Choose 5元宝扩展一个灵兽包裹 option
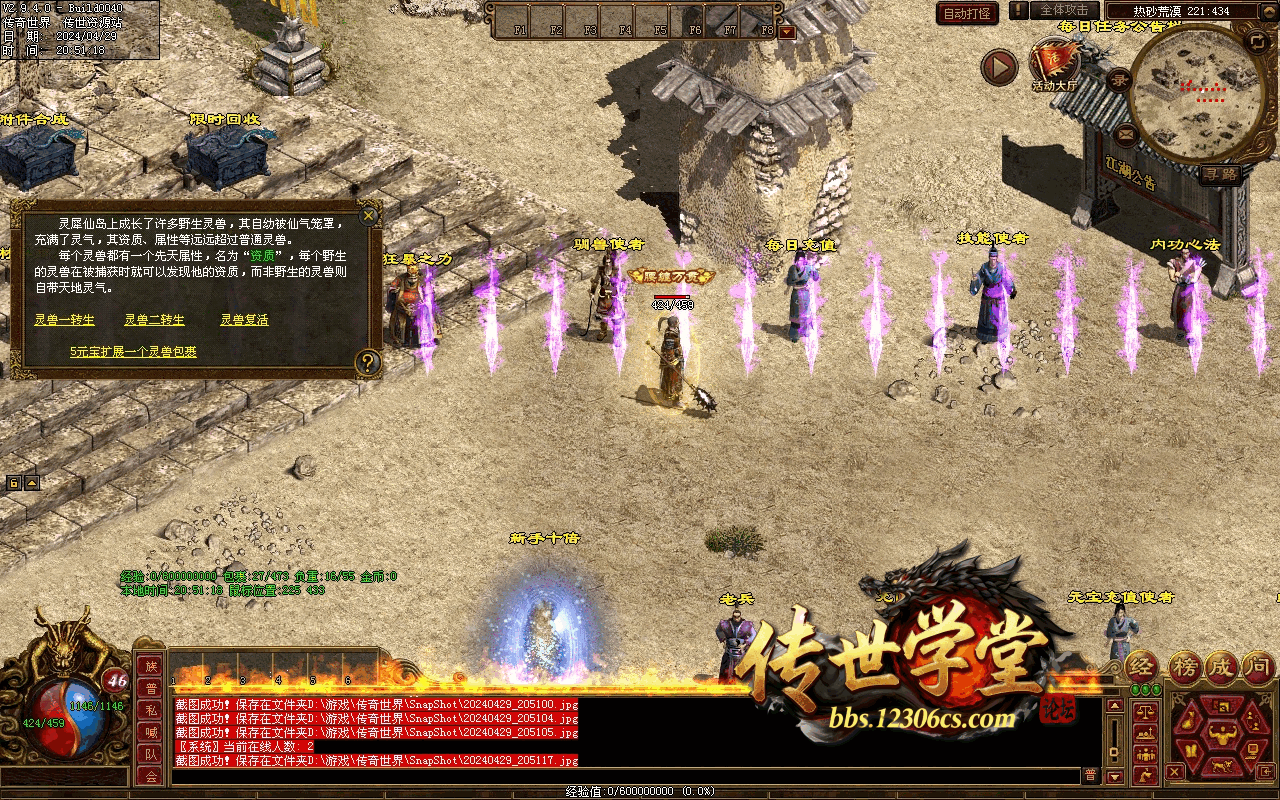The image size is (1280, 800). click(x=133, y=352)
